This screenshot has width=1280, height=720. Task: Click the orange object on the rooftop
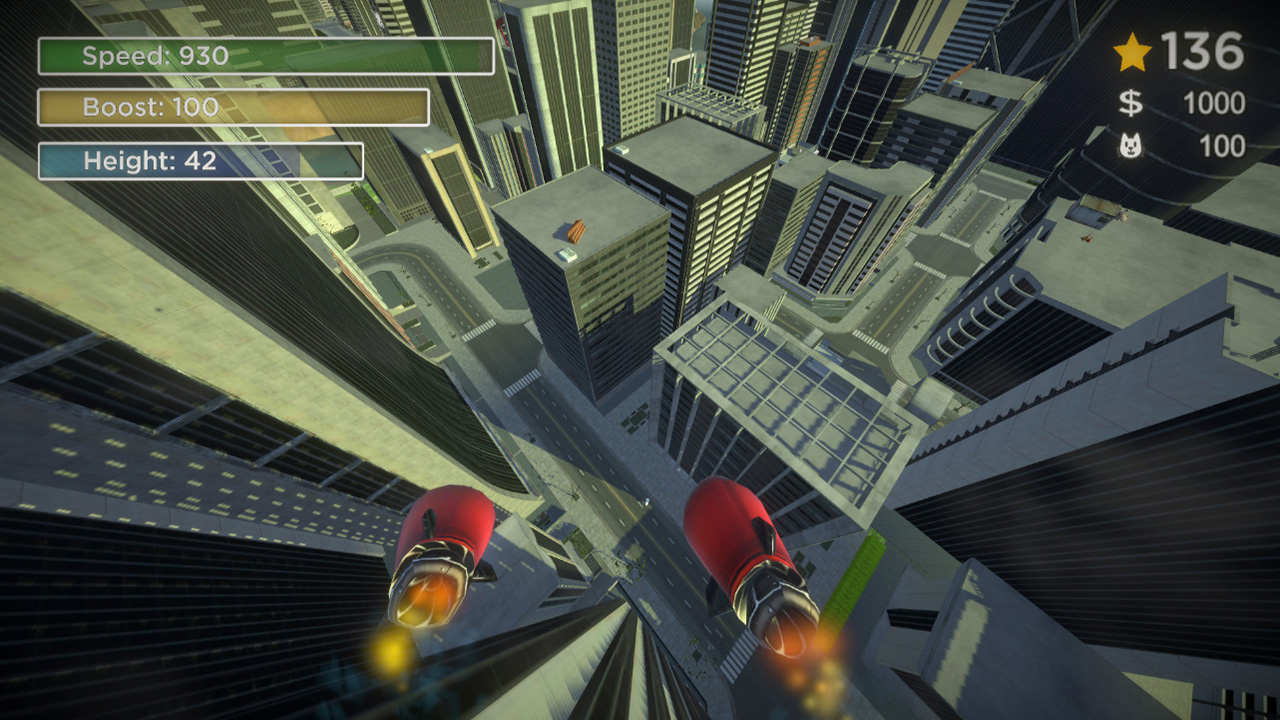(x=575, y=232)
